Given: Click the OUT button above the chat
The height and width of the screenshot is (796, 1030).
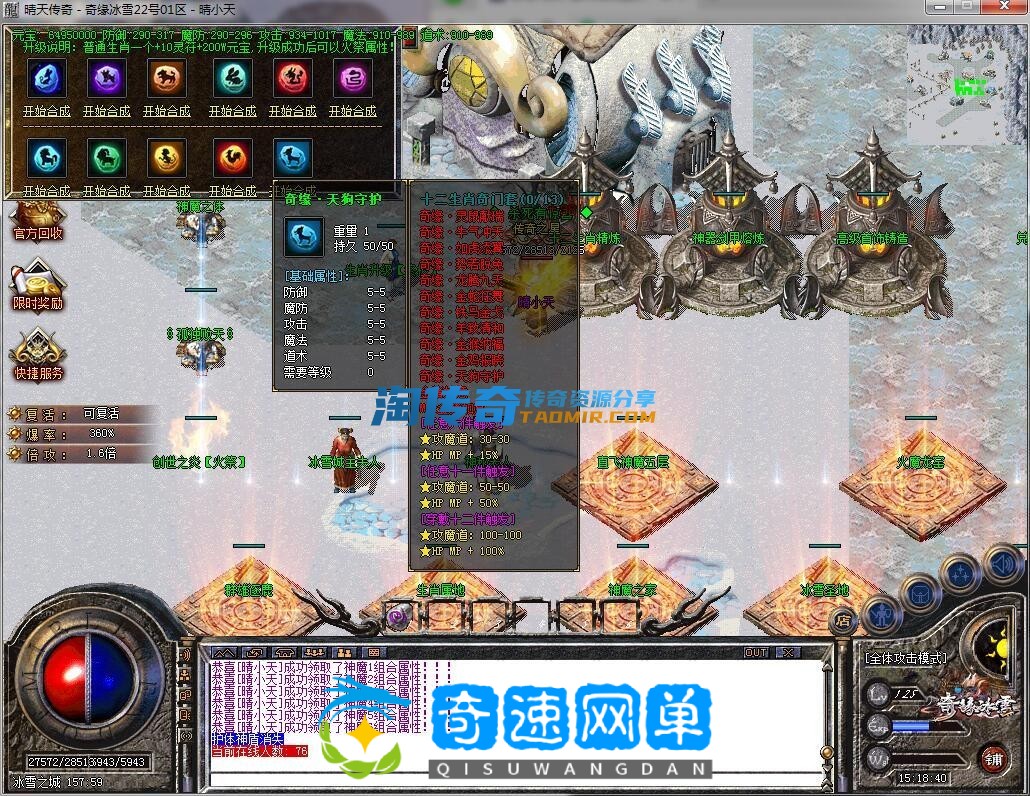Looking at the screenshot, I should point(757,652).
